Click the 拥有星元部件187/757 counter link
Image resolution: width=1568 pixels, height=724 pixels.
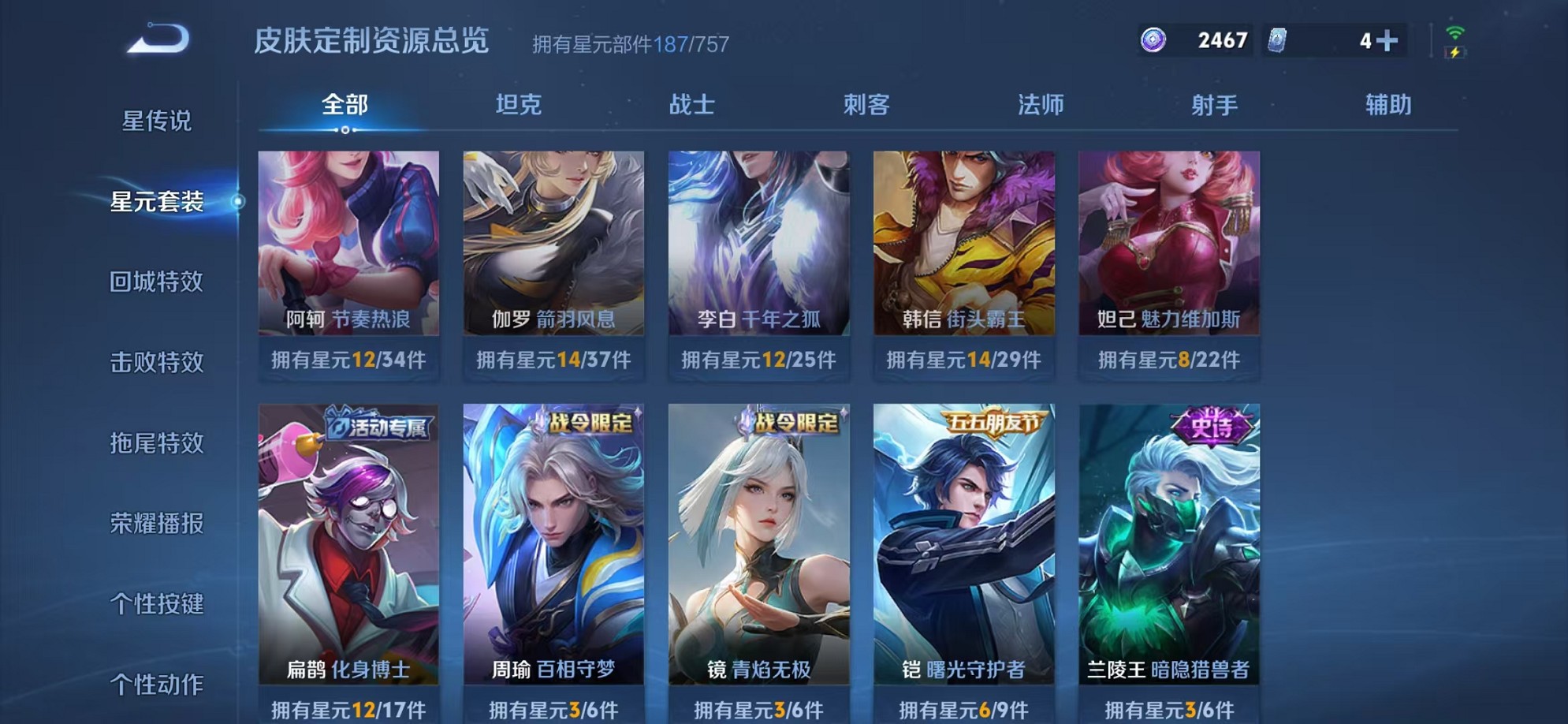[631, 45]
